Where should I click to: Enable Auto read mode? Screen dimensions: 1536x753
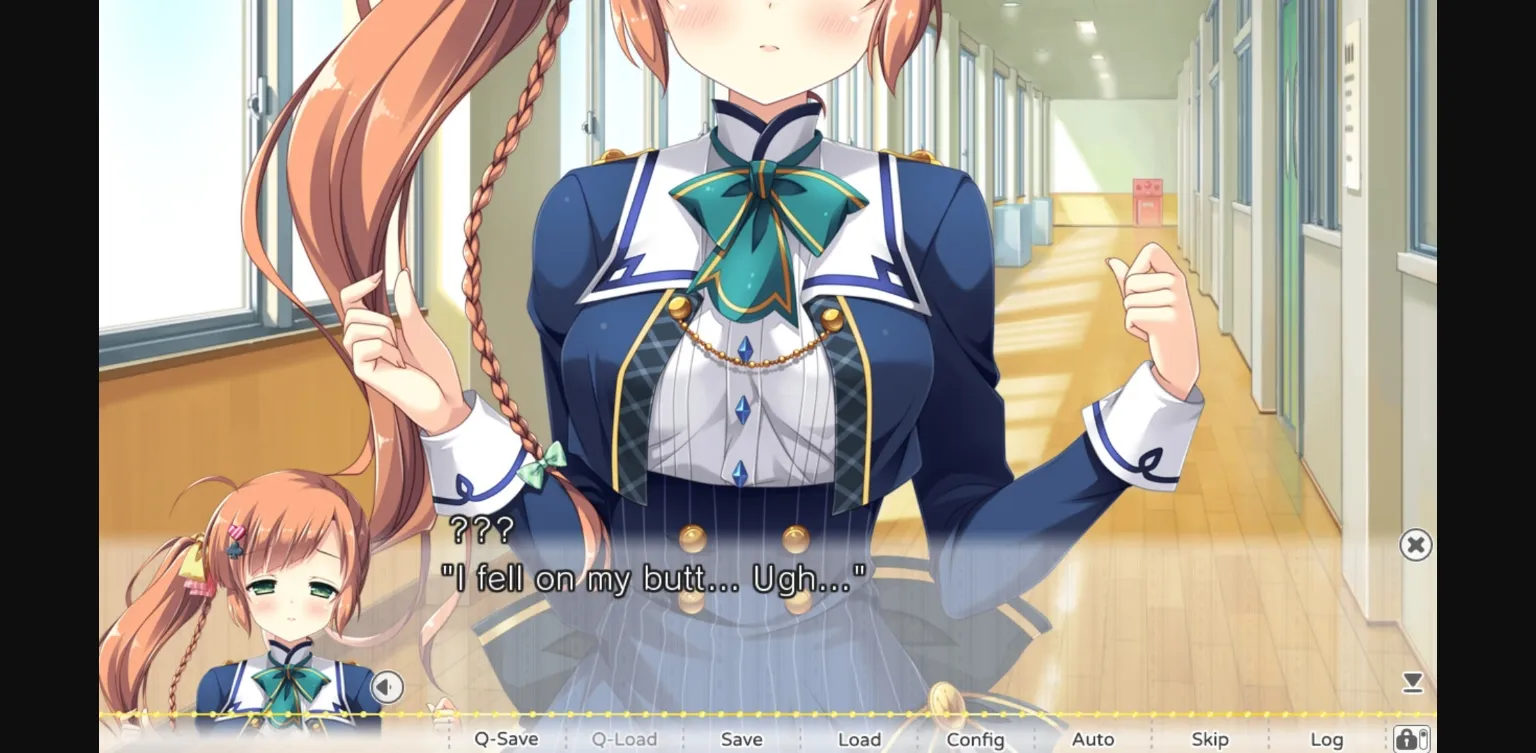(1094, 739)
